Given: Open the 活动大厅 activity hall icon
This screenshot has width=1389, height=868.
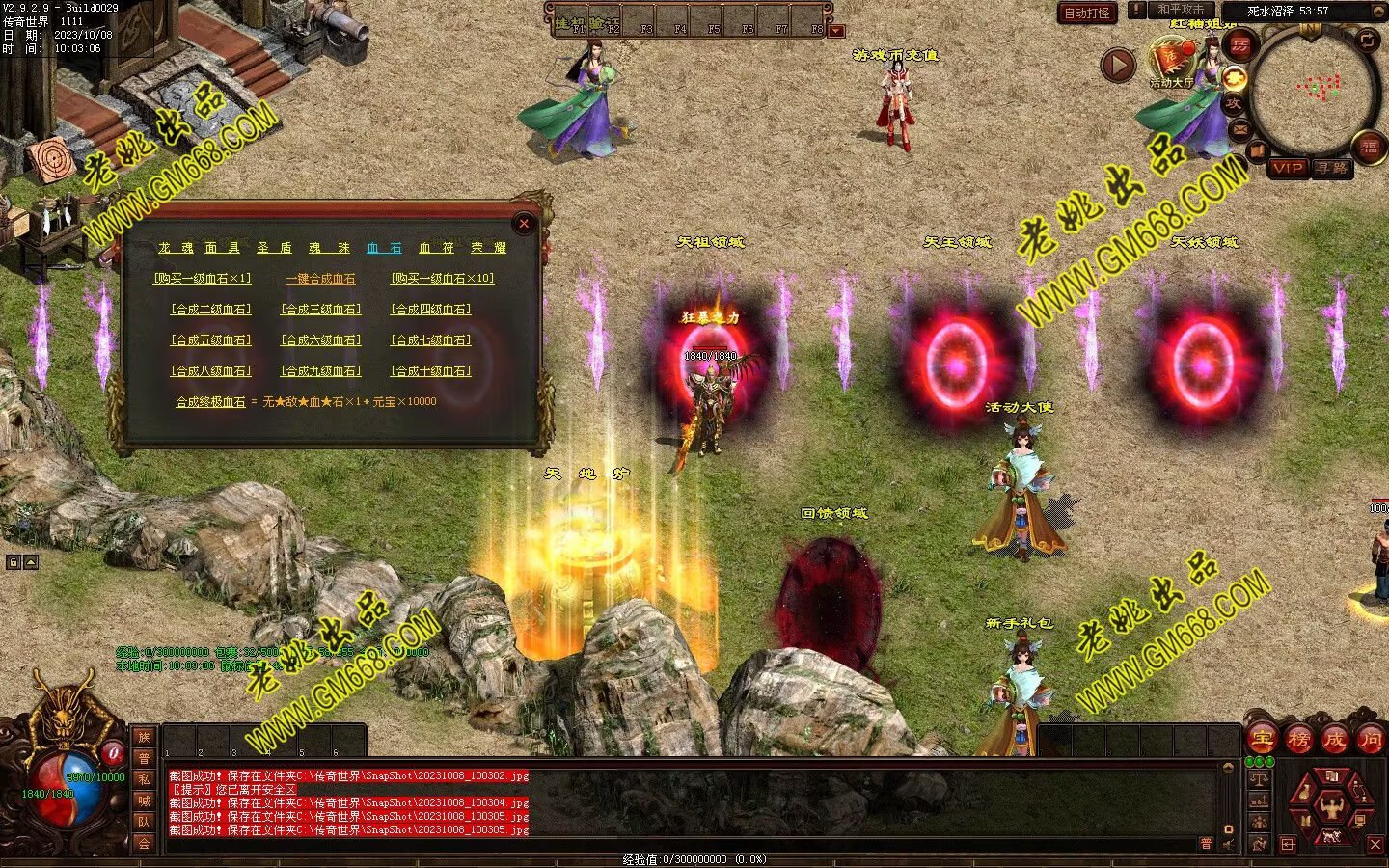Looking at the screenshot, I should pyautogui.click(x=1171, y=62).
